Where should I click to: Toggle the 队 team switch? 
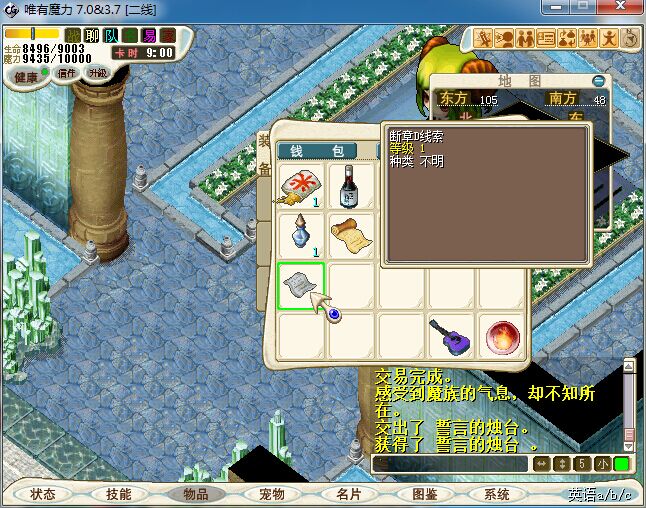coord(111,36)
